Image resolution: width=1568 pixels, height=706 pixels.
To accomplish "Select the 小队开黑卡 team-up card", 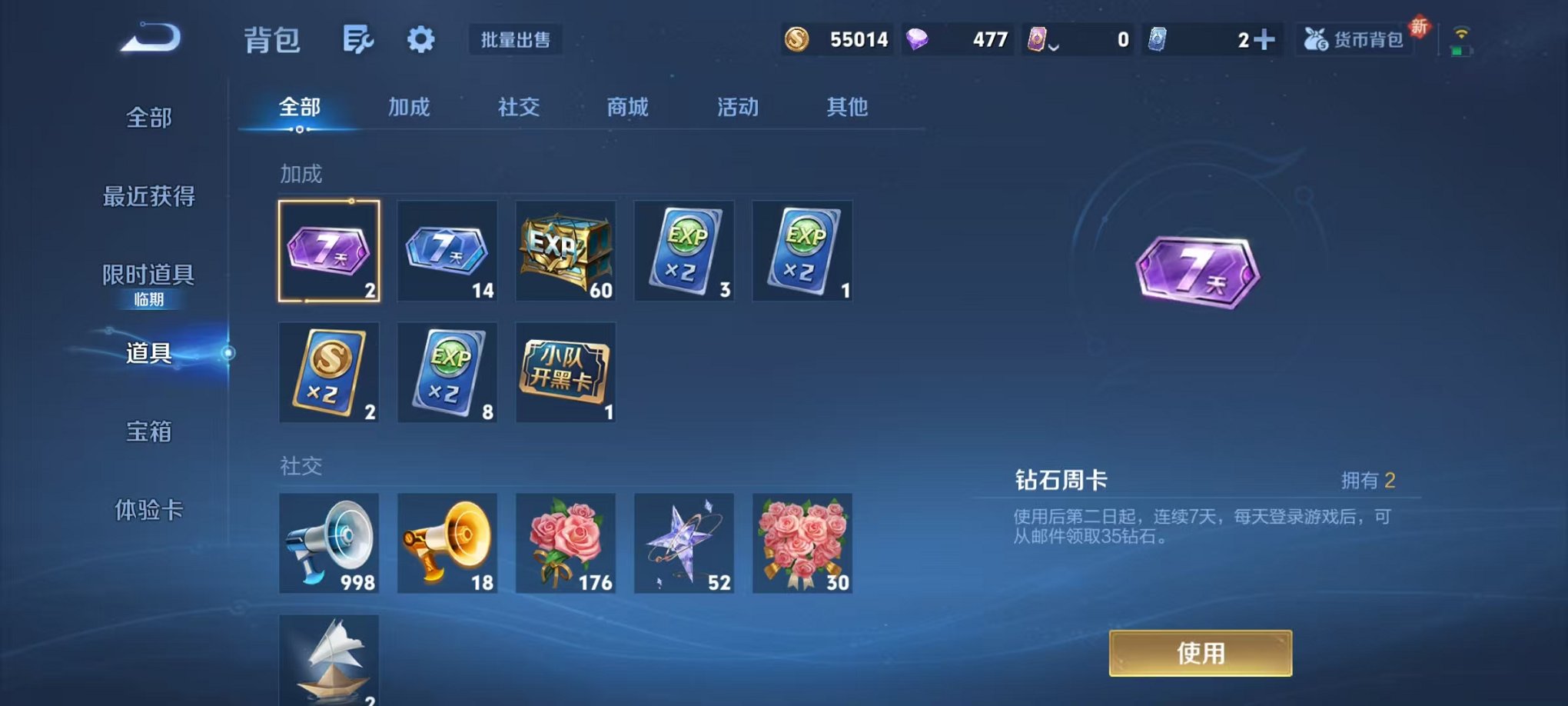I will coord(565,371).
